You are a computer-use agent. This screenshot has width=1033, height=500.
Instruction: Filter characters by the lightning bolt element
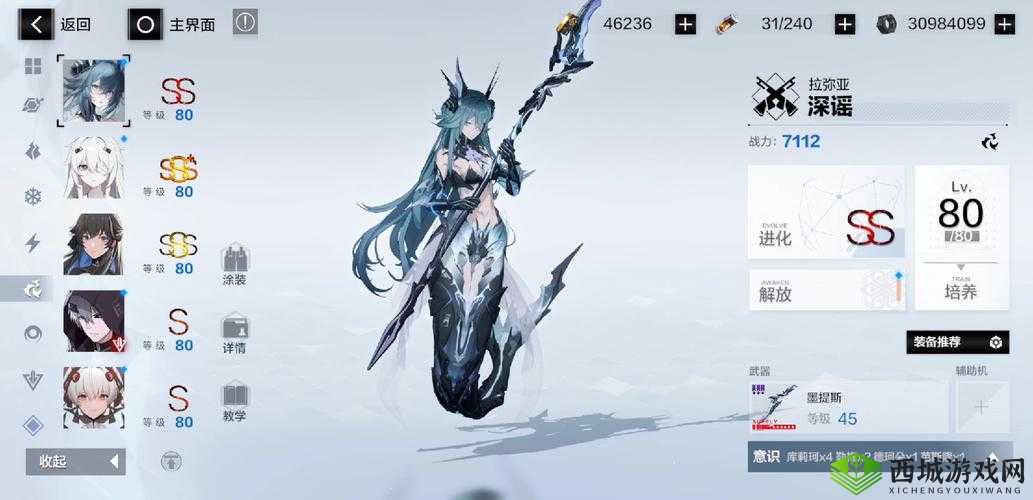(33, 243)
